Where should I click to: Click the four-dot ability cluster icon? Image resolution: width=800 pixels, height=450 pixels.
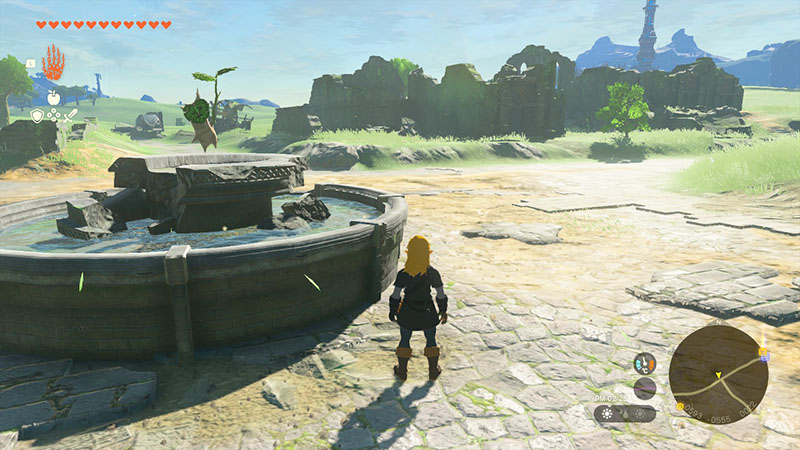point(54,116)
